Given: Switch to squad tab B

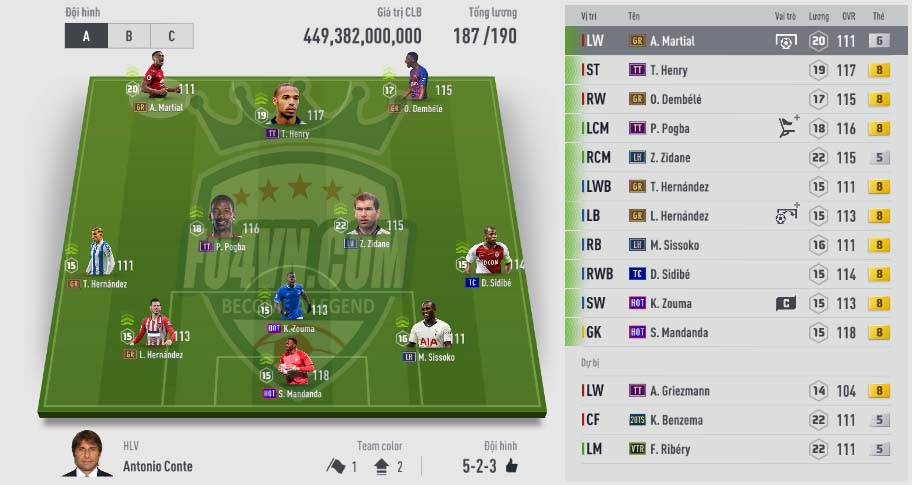Looking at the screenshot, I should coord(129,36).
